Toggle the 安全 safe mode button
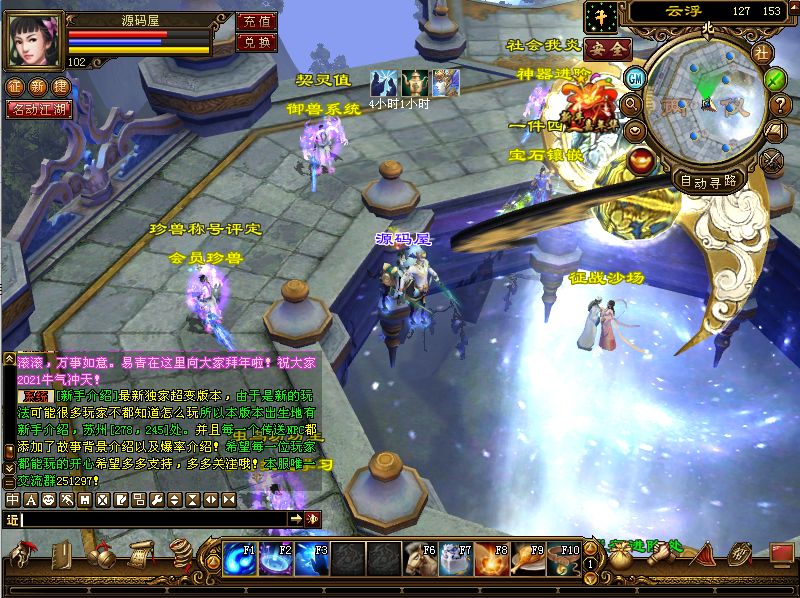The height and width of the screenshot is (598, 800). coord(607,48)
